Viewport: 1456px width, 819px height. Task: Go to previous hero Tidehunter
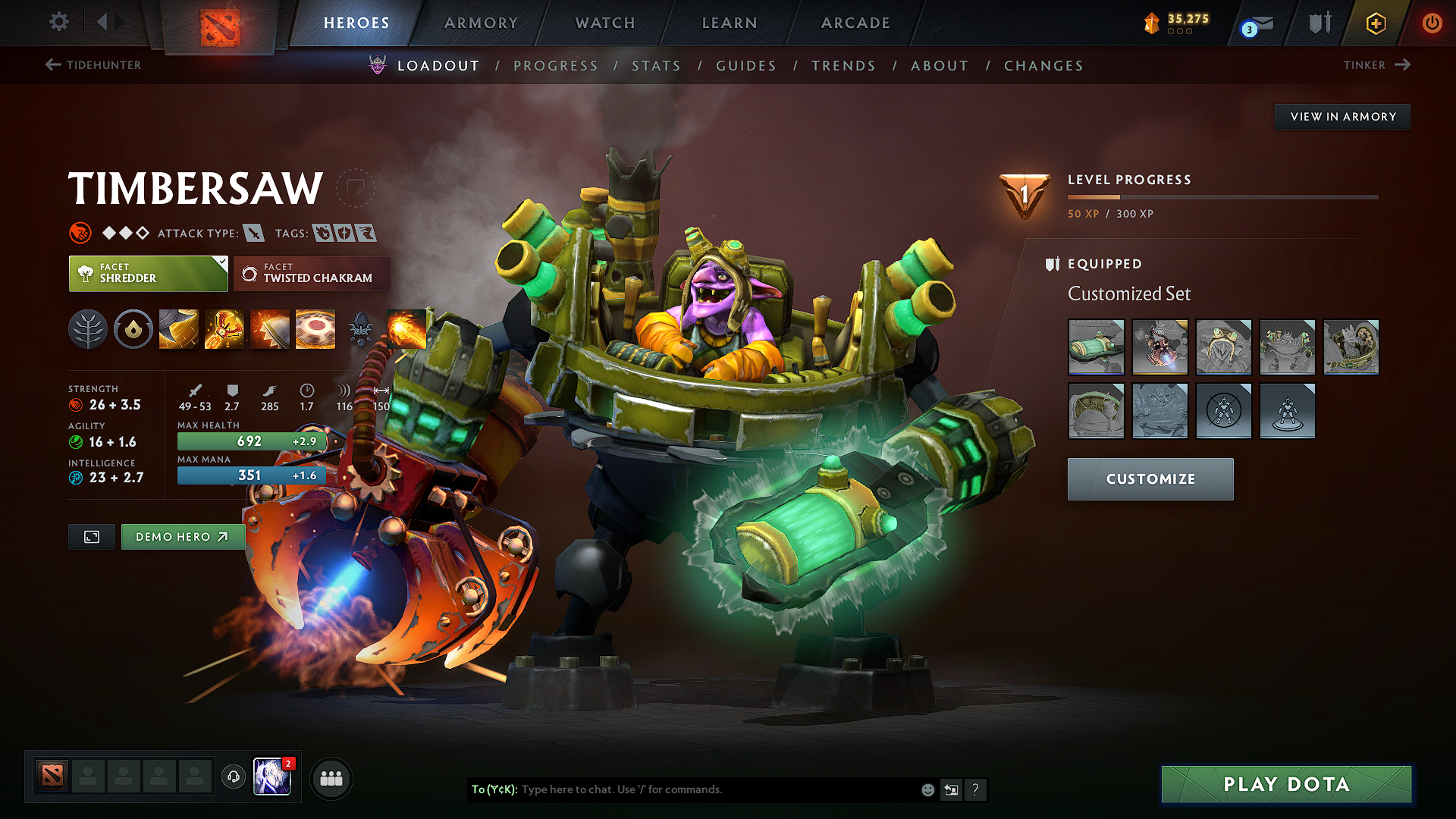point(93,65)
